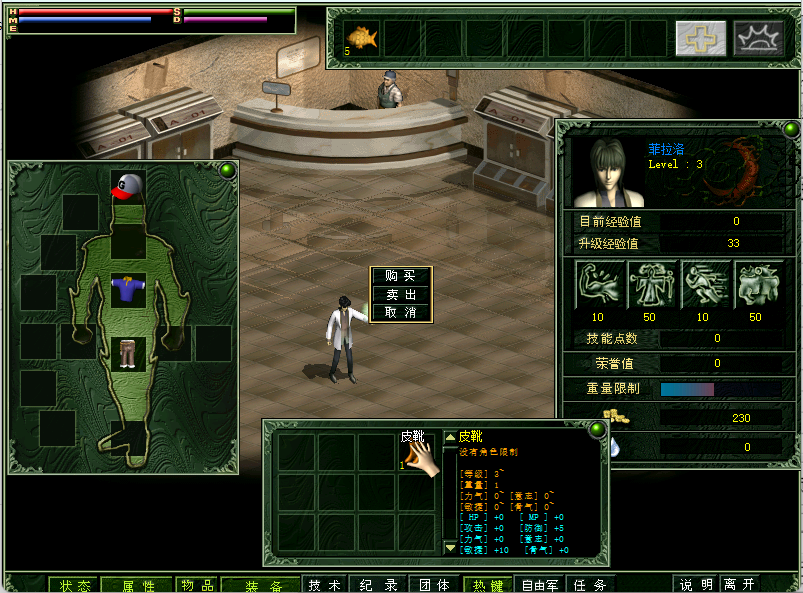The width and height of the screenshot is (803, 593).
Task: Open the 任务 (Quest) panel
Action: pyautogui.click(x=591, y=585)
